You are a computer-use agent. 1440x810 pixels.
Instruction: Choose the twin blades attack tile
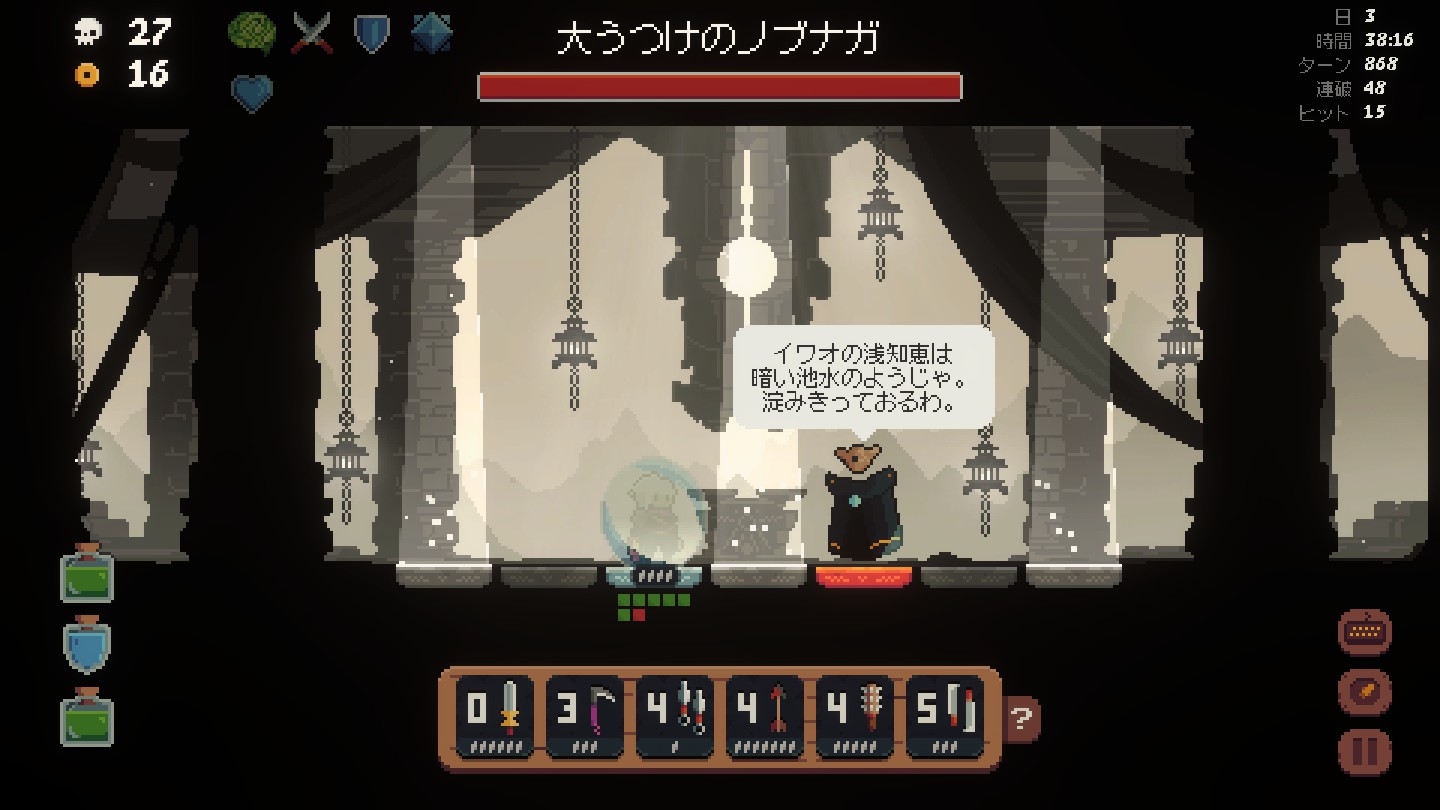(x=944, y=717)
